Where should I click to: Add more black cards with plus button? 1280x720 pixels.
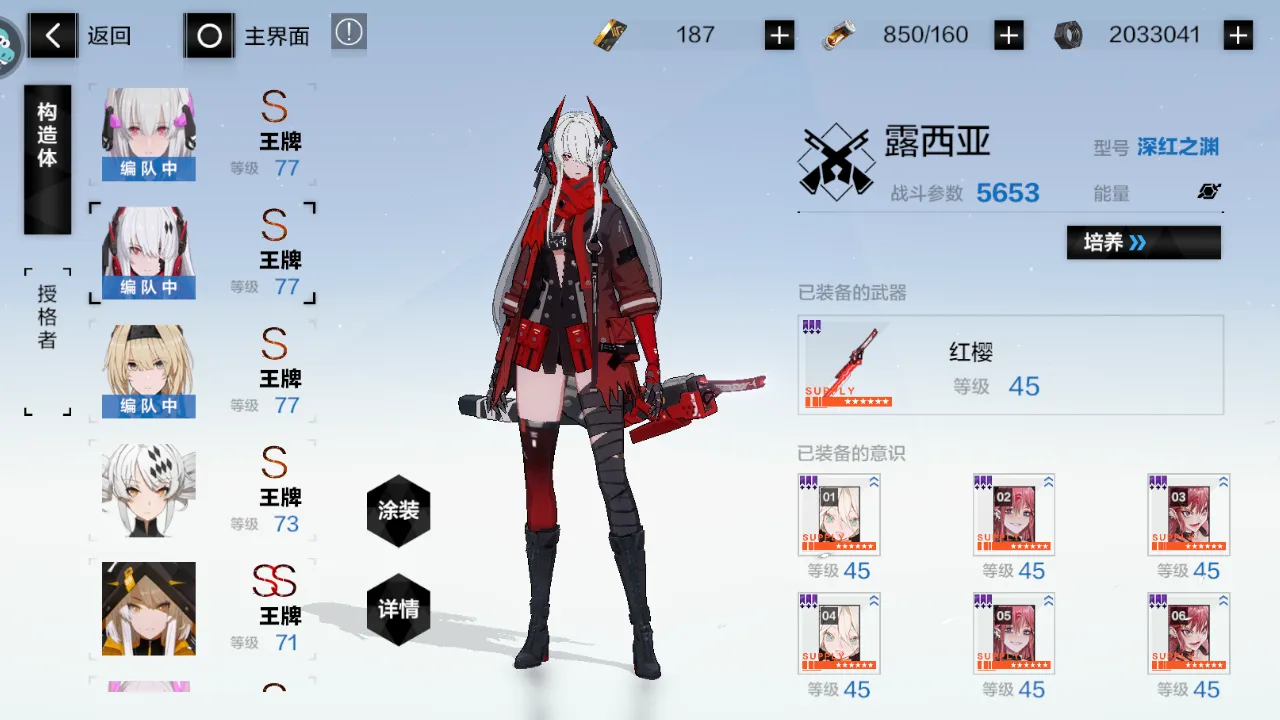[779, 36]
